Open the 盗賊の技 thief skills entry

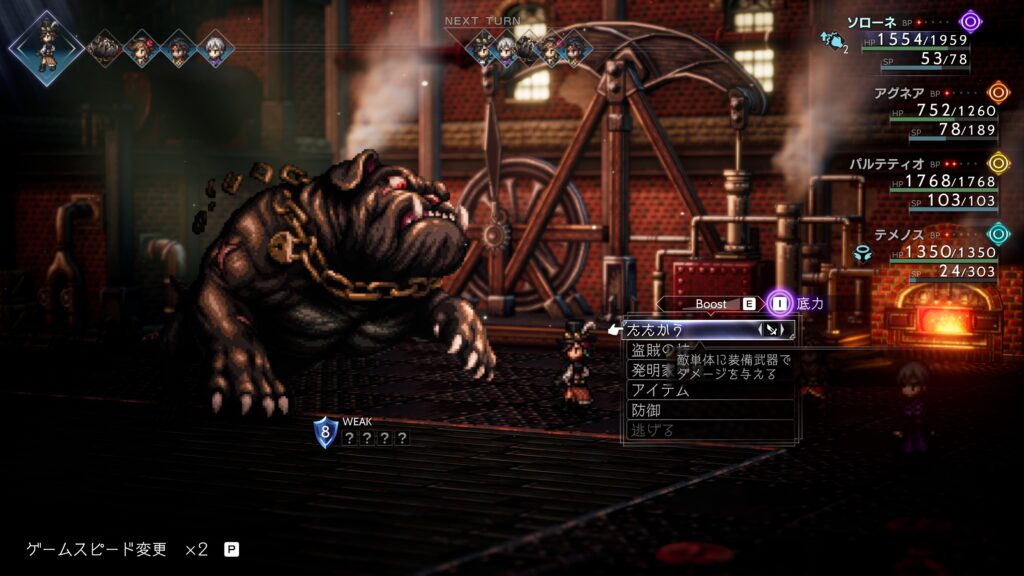(x=651, y=350)
